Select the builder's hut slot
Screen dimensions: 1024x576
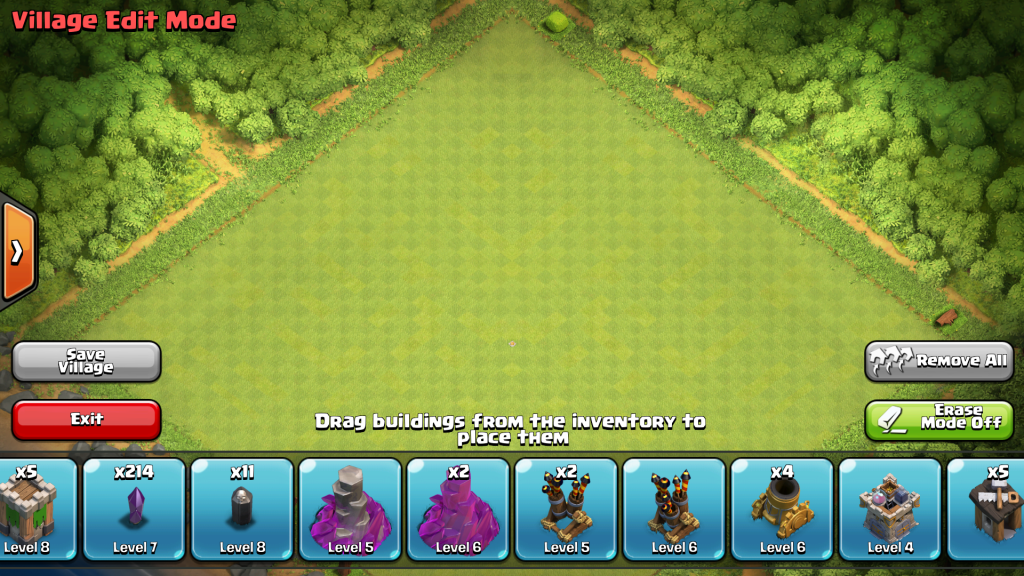point(990,508)
